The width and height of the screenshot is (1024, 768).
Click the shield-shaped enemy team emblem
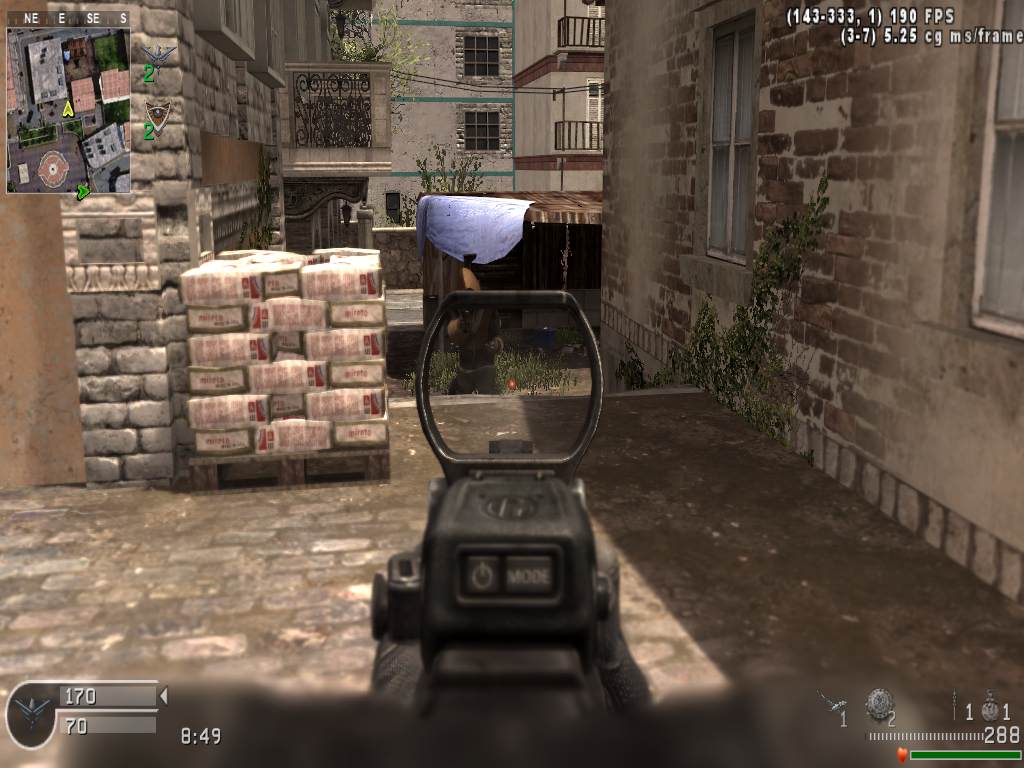pyautogui.click(x=157, y=113)
